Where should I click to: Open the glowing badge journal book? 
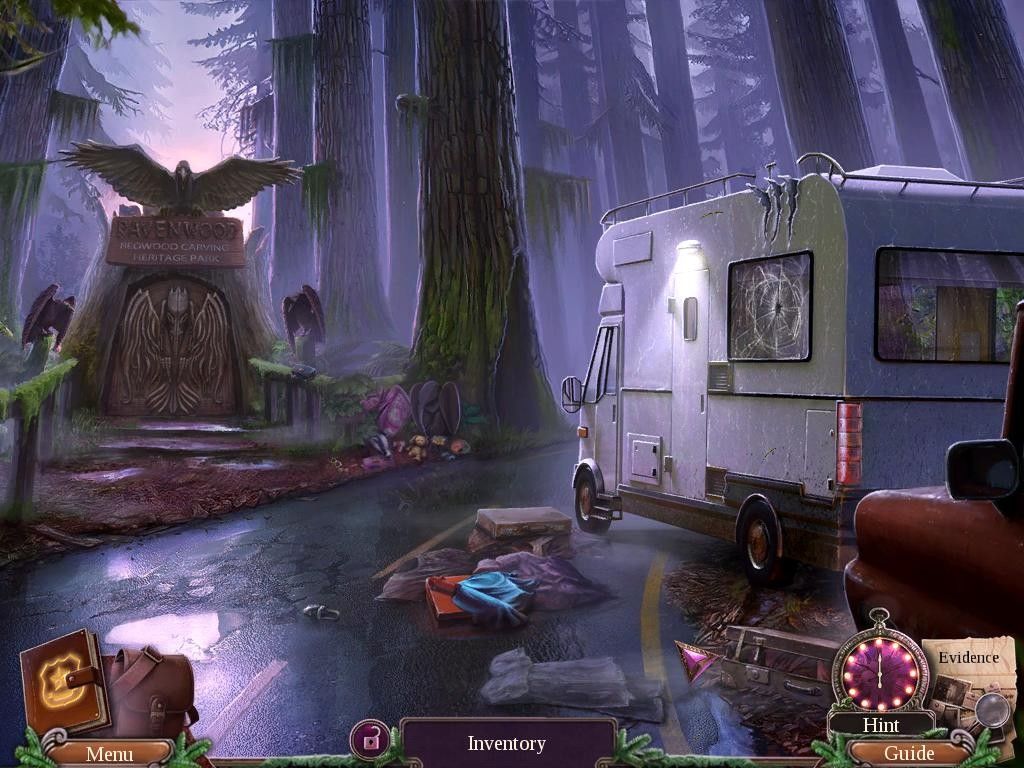point(63,685)
